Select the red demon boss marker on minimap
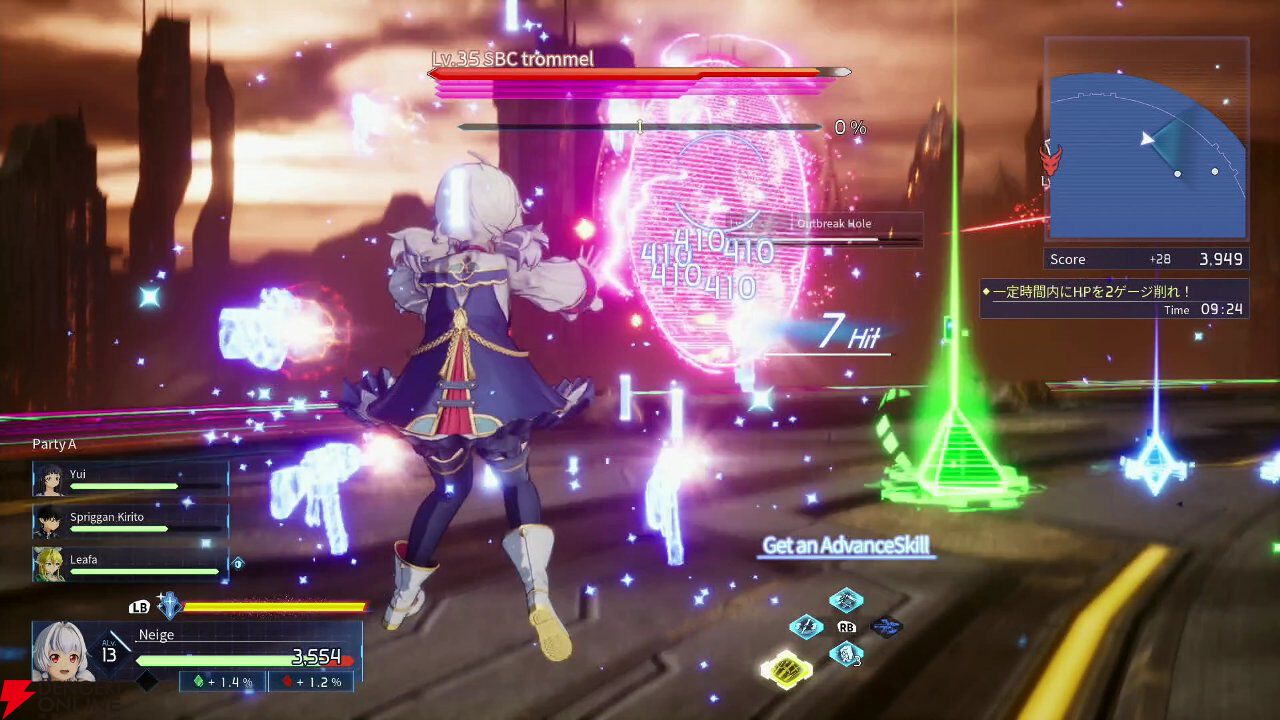Image resolution: width=1280 pixels, height=720 pixels. click(1050, 160)
